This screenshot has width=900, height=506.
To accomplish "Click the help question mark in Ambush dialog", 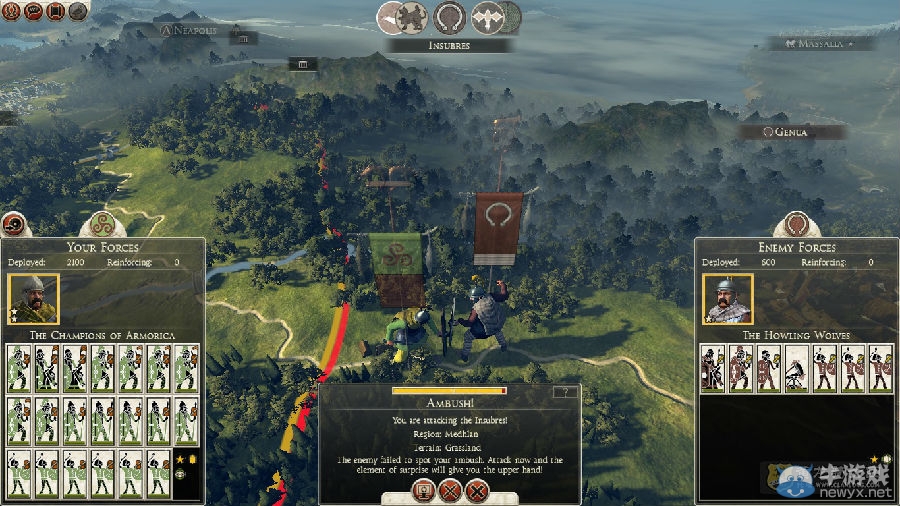I will (x=566, y=392).
